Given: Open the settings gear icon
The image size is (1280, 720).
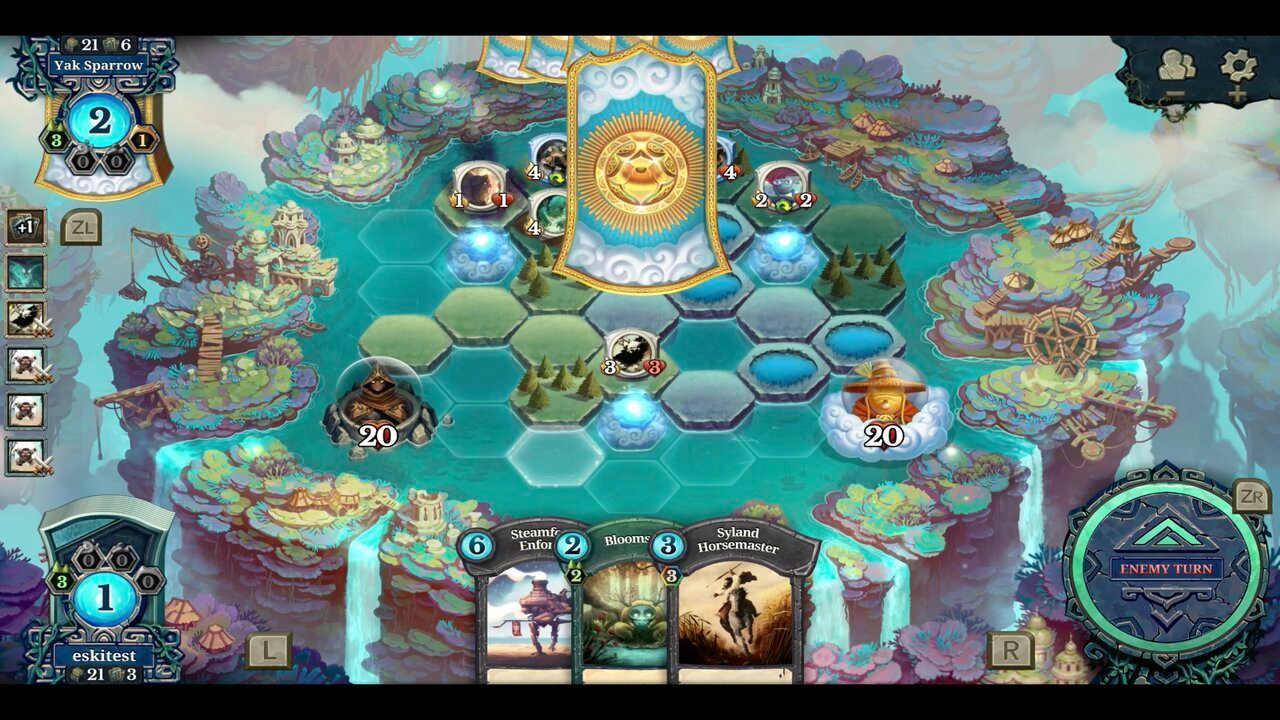Looking at the screenshot, I should click(x=1237, y=65).
